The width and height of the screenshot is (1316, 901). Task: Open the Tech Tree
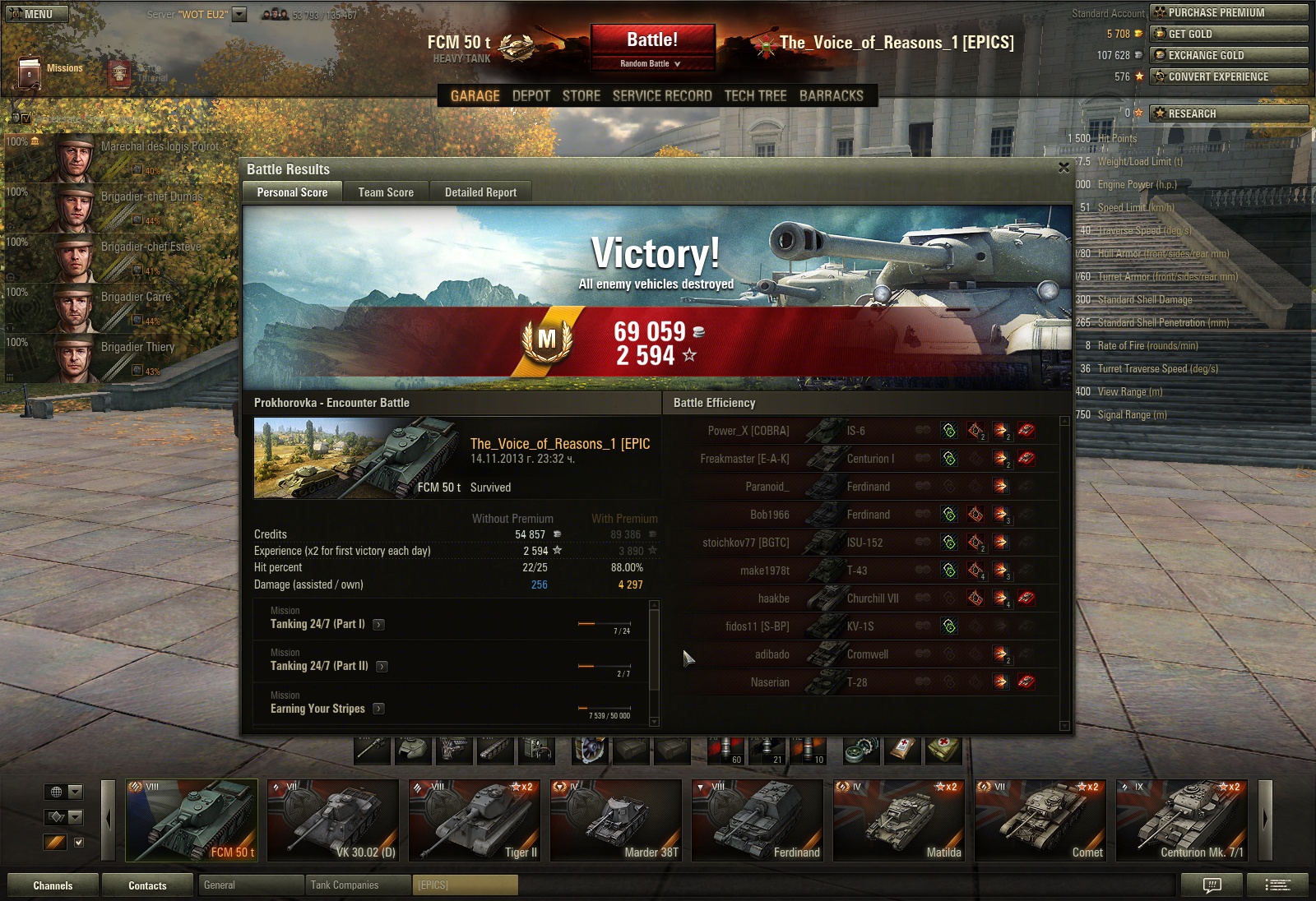tap(755, 96)
